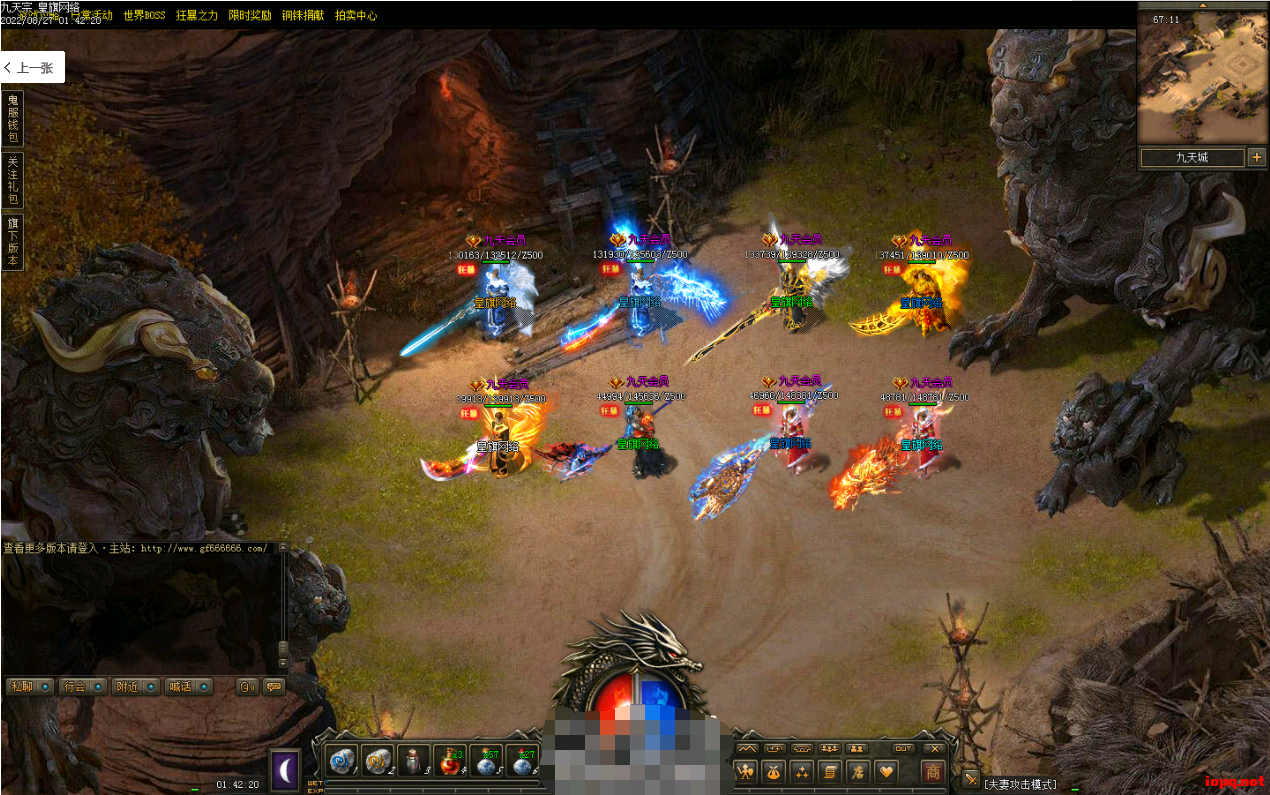Select the crescent moon icon slot

pos(285,769)
